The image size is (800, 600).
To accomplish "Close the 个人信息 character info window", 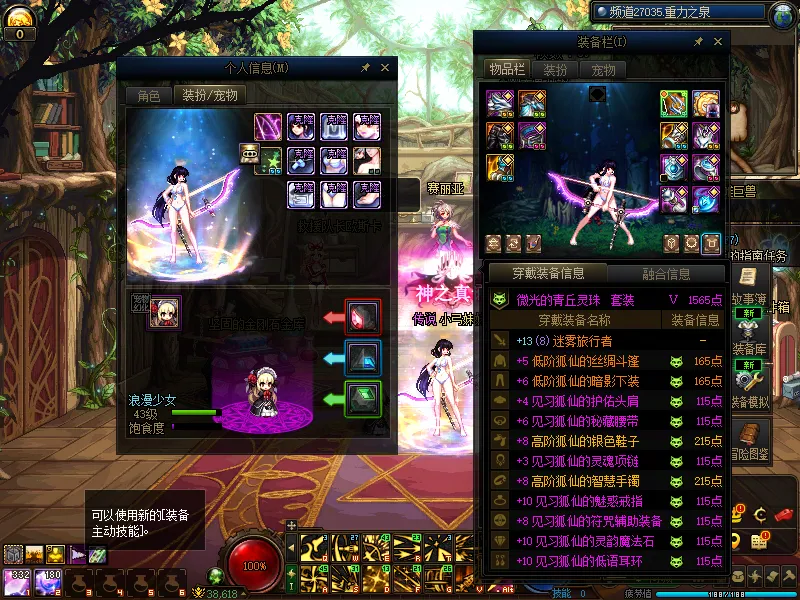I will click(x=385, y=67).
